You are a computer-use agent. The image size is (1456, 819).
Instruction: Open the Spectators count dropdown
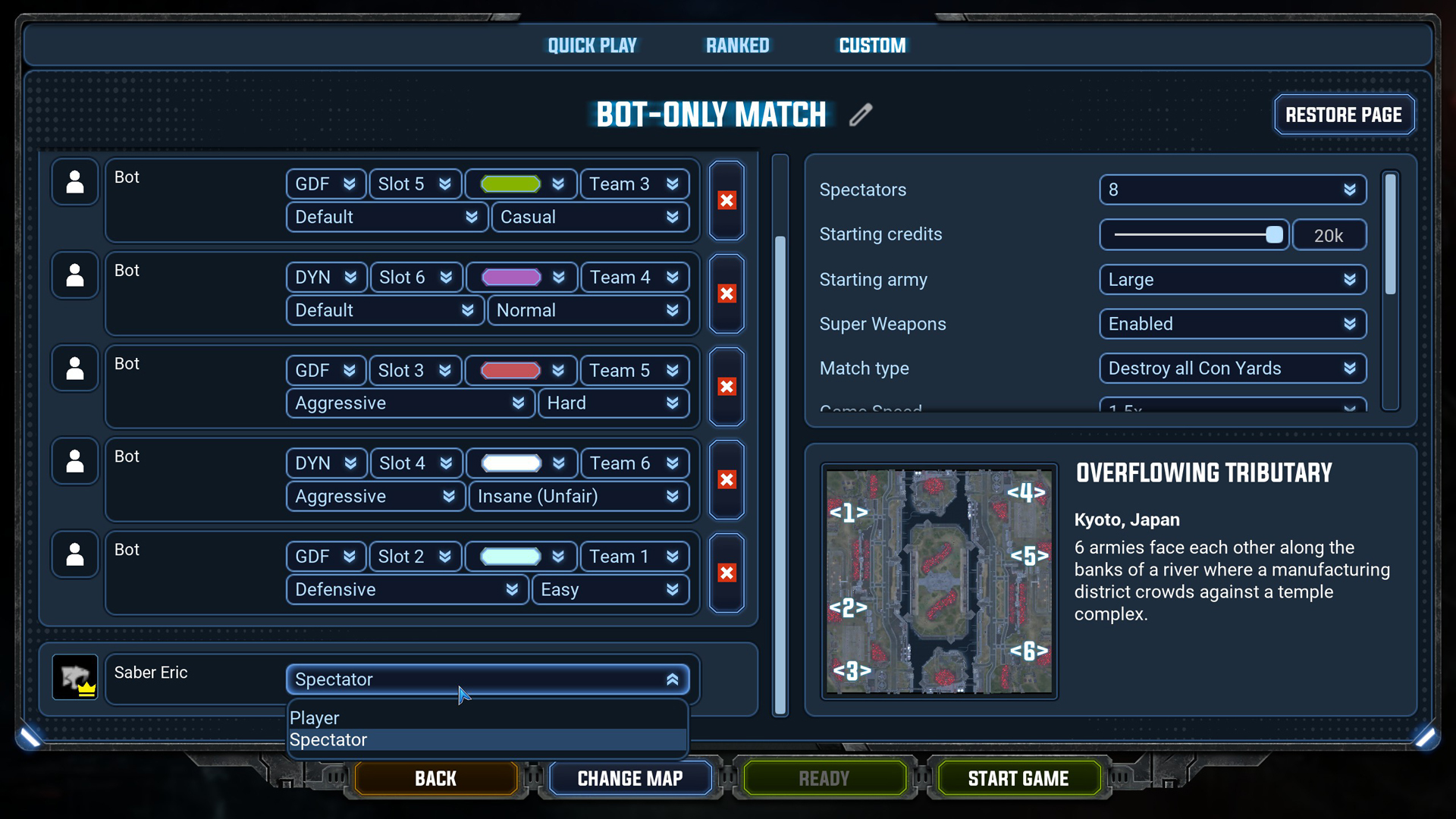[1232, 190]
